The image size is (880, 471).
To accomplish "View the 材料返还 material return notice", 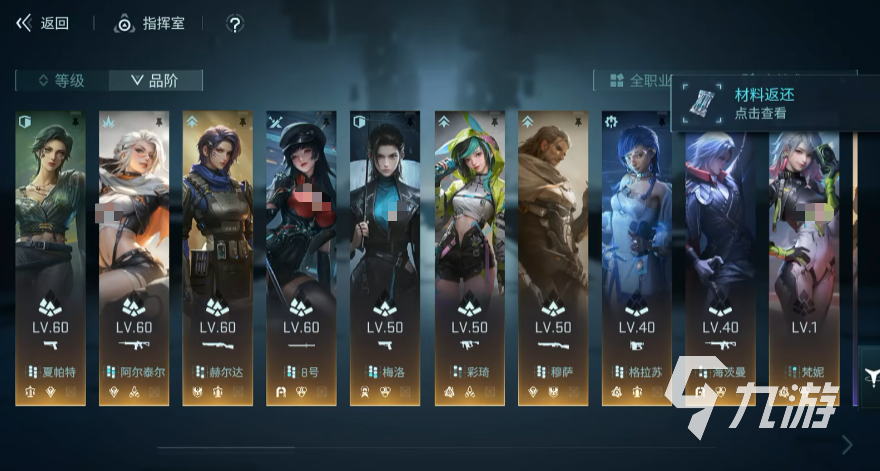I will tap(764, 103).
